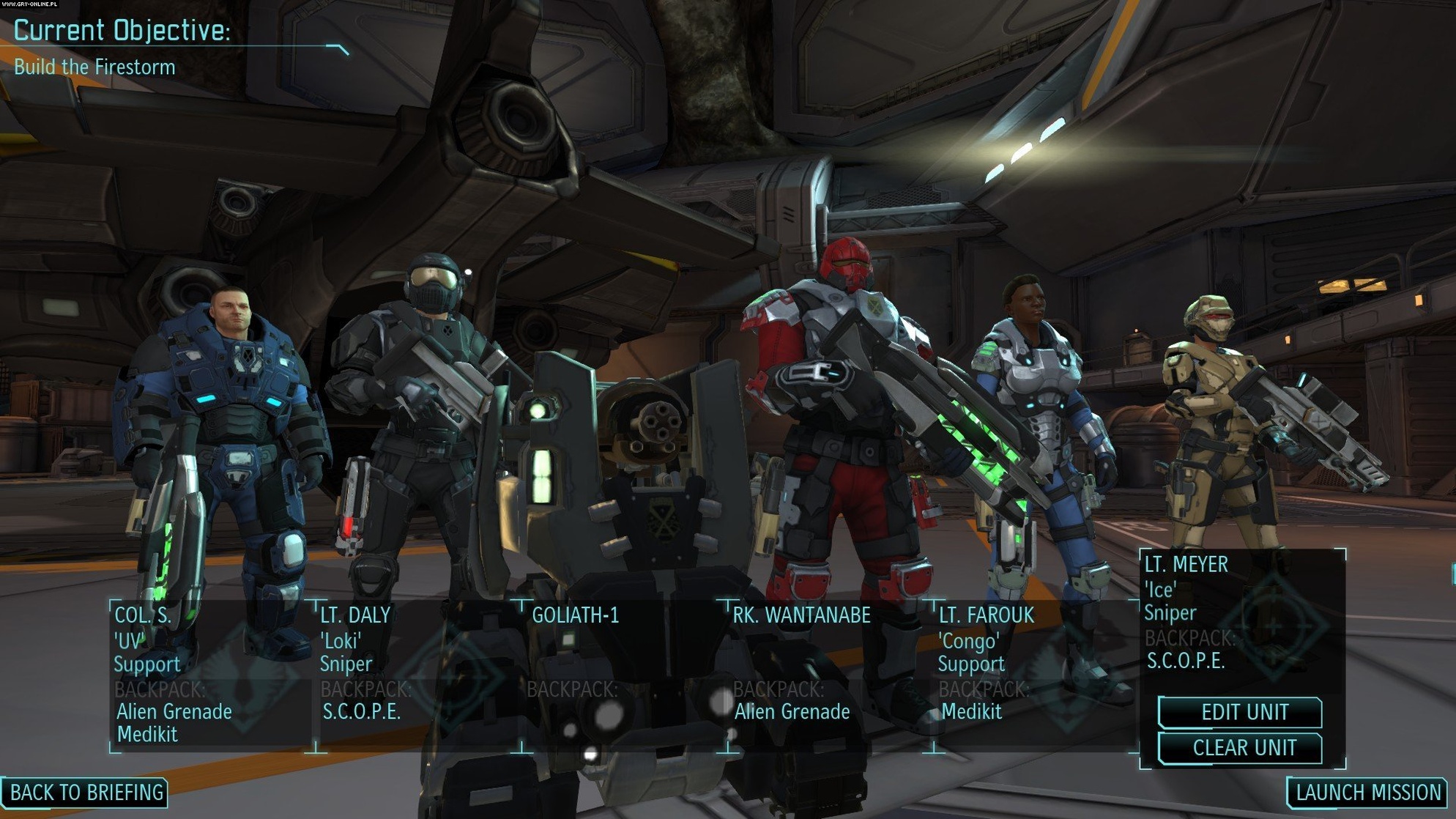The height and width of the screenshot is (819, 1456).
Task: Select Col. S. 'UV' Support squad slot
Action: [211, 675]
